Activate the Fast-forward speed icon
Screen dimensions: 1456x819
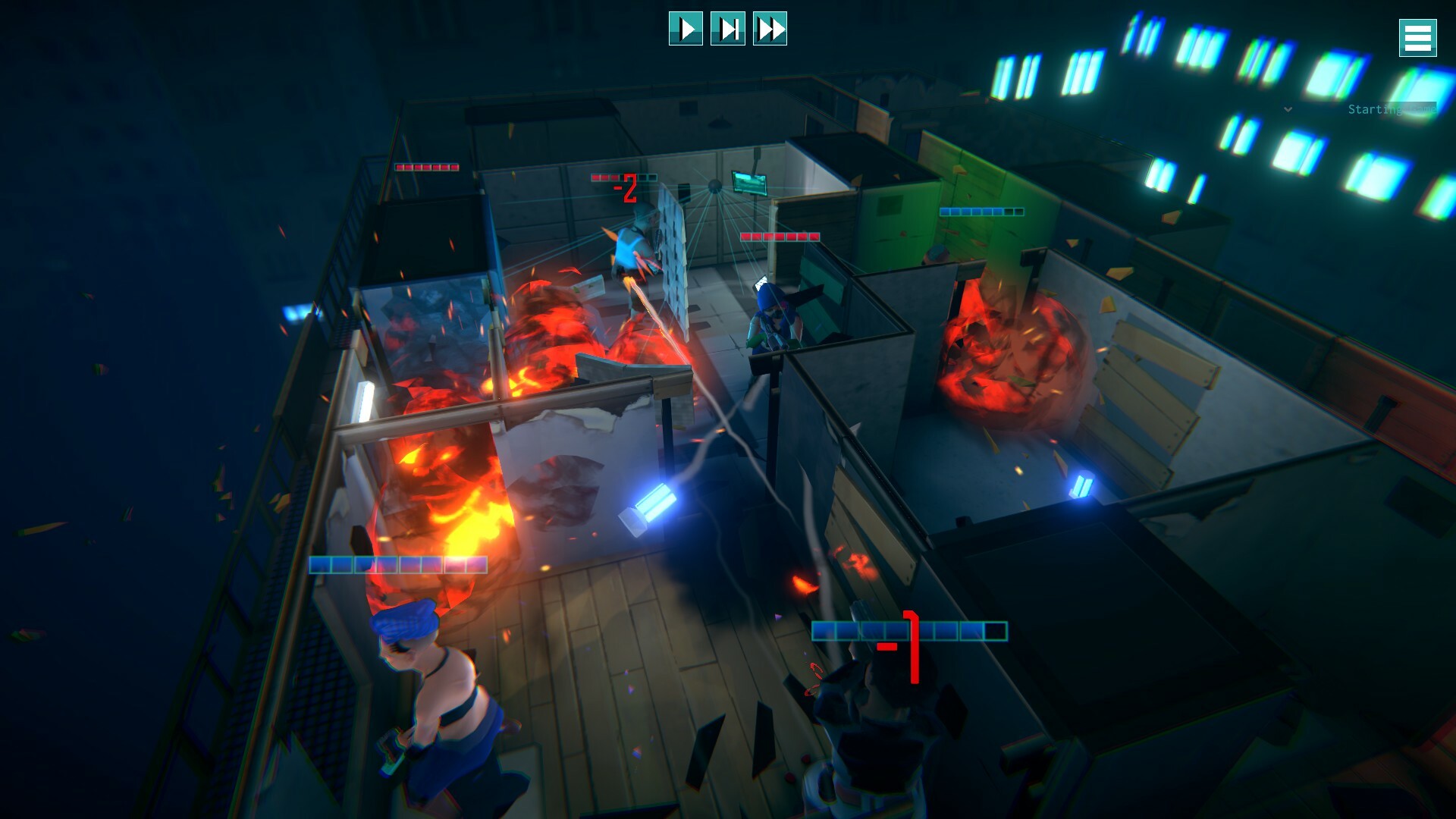click(x=770, y=30)
